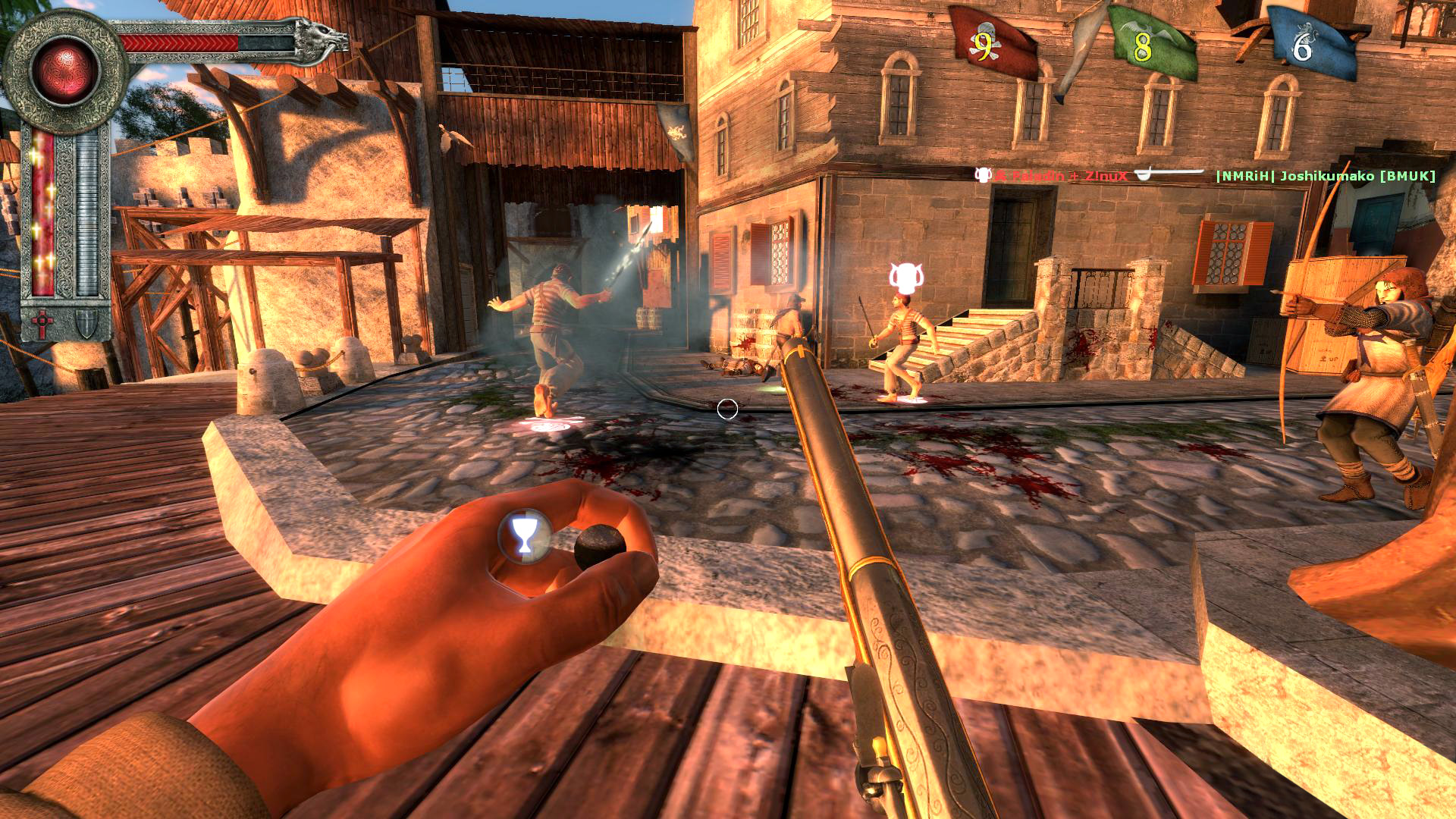This screenshot has height=819, width=1456.
Task: Select the glowing grail icon in hand
Action: 522,534
